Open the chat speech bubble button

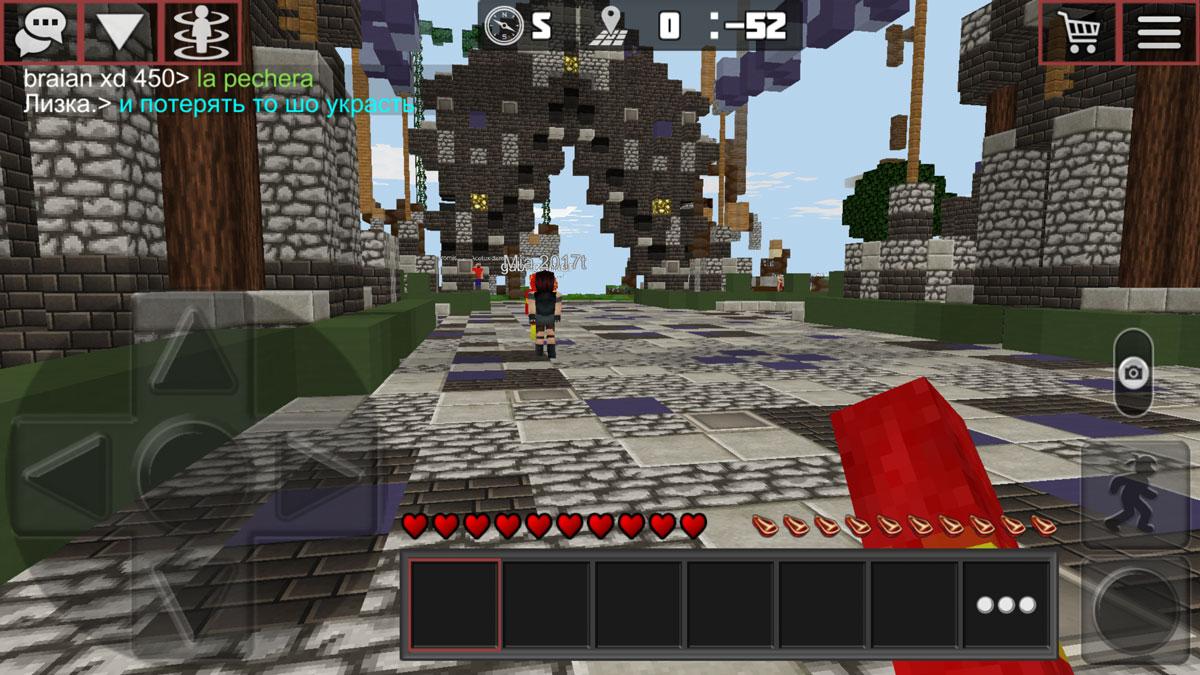[40, 32]
